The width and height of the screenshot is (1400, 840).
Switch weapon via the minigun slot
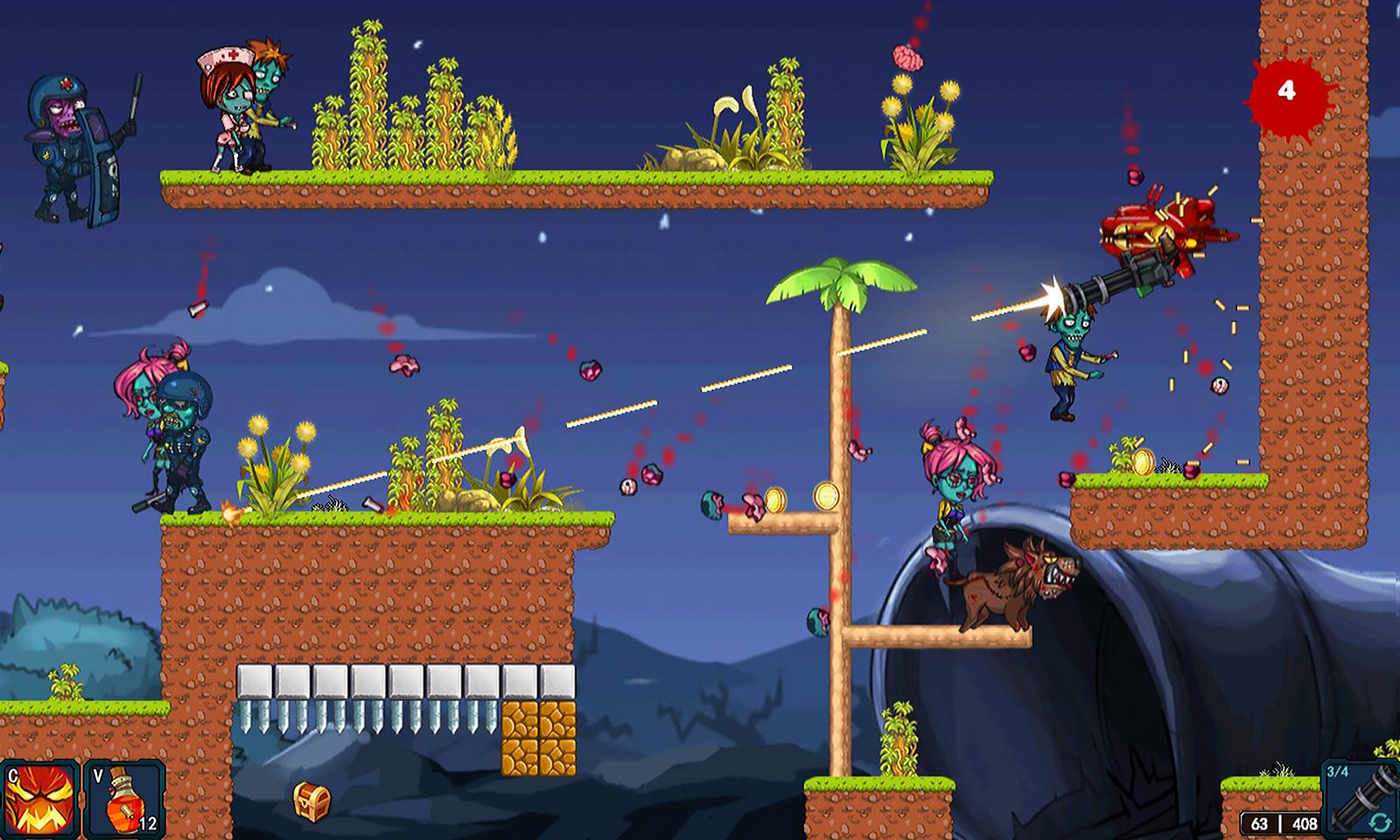pyautogui.click(x=1360, y=797)
